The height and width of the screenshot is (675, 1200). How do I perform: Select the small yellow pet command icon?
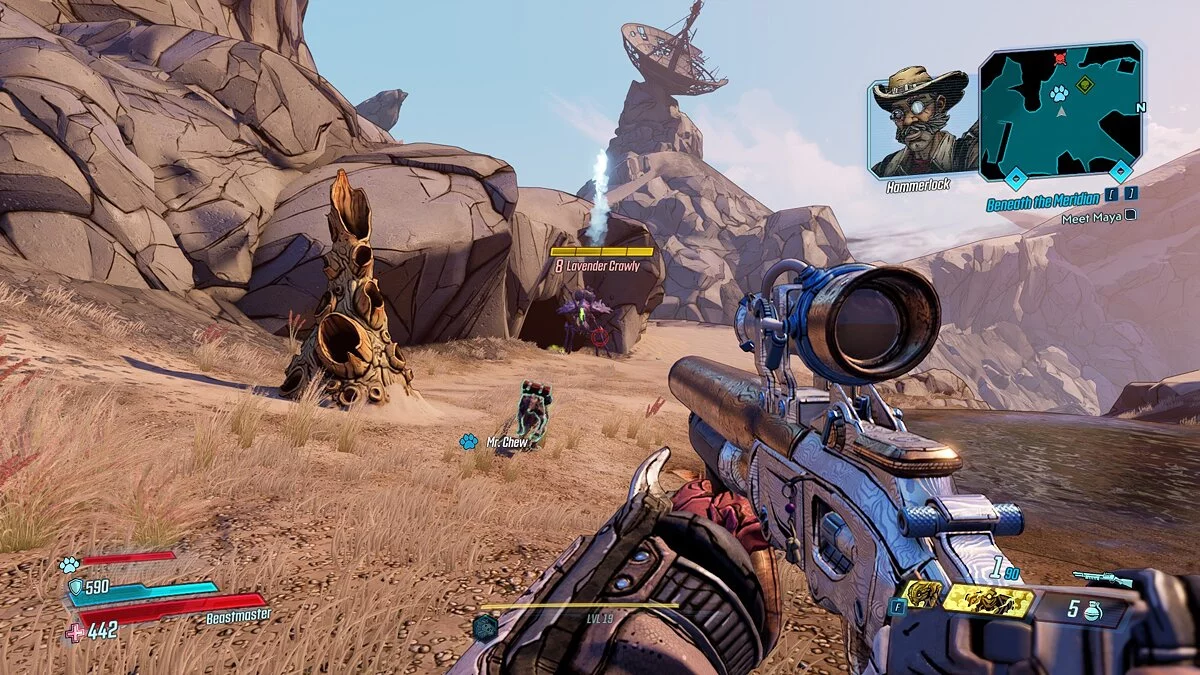[x=921, y=595]
